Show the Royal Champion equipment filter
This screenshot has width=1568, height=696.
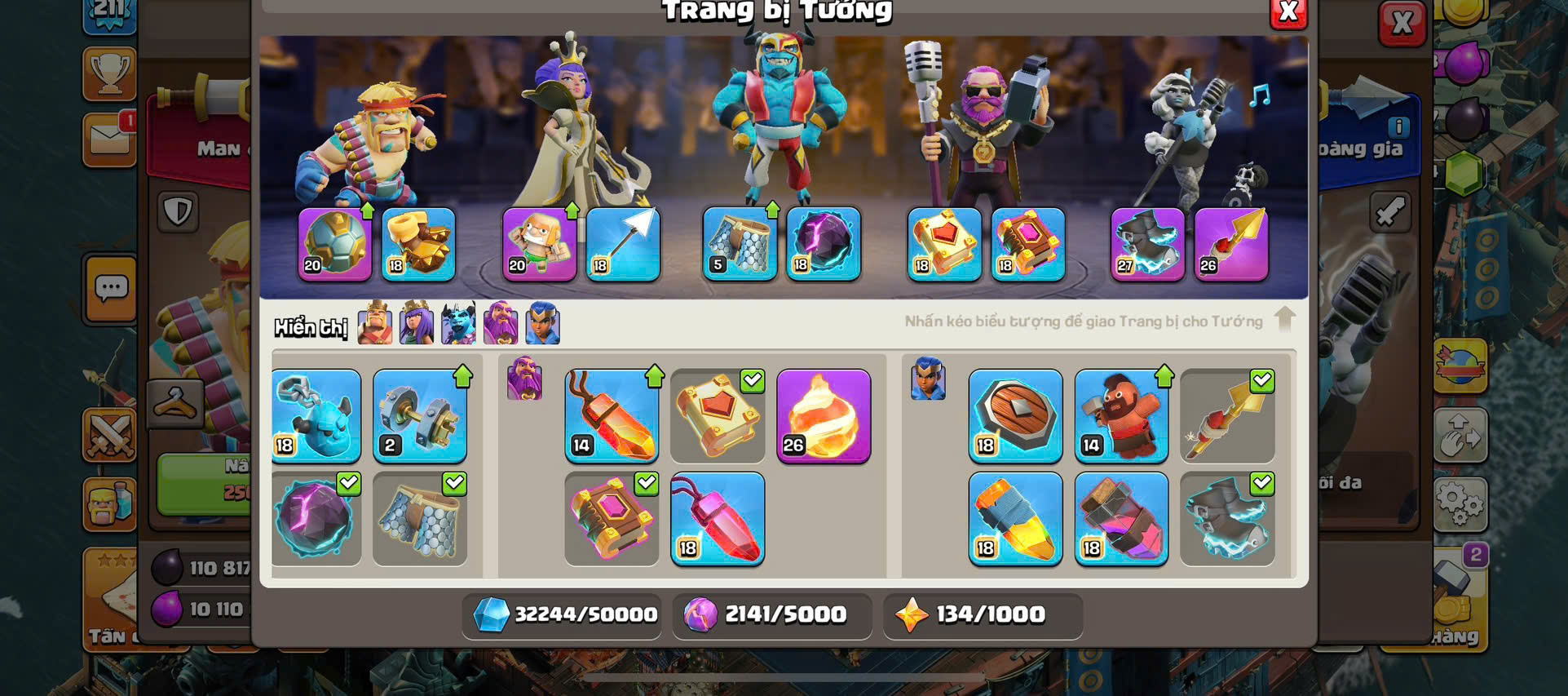coord(543,323)
